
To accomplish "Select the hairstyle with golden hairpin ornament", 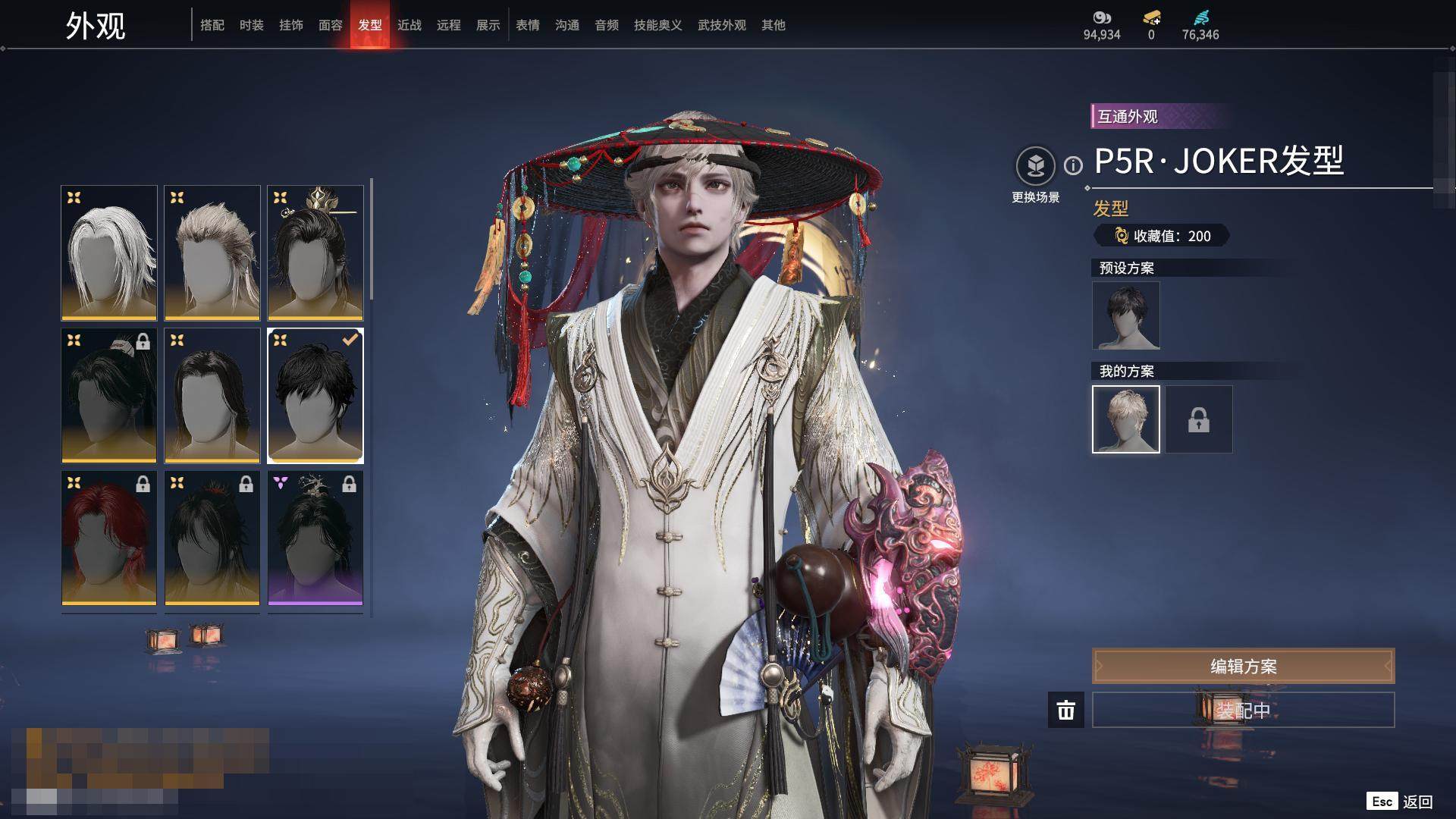I will tap(315, 253).
